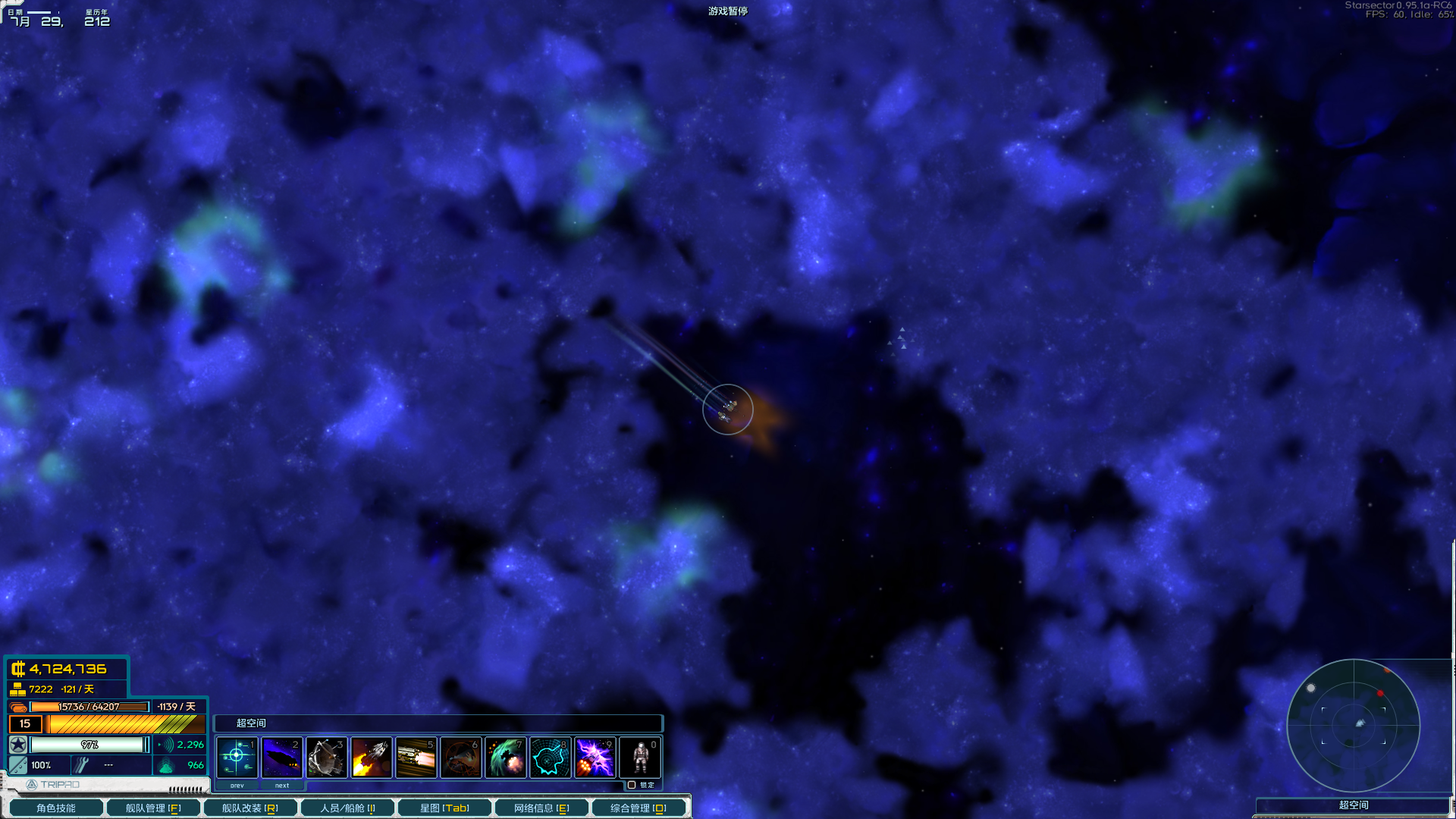
Task: Activate the Go Dark ability in slot 2
Action: (281, 756)
